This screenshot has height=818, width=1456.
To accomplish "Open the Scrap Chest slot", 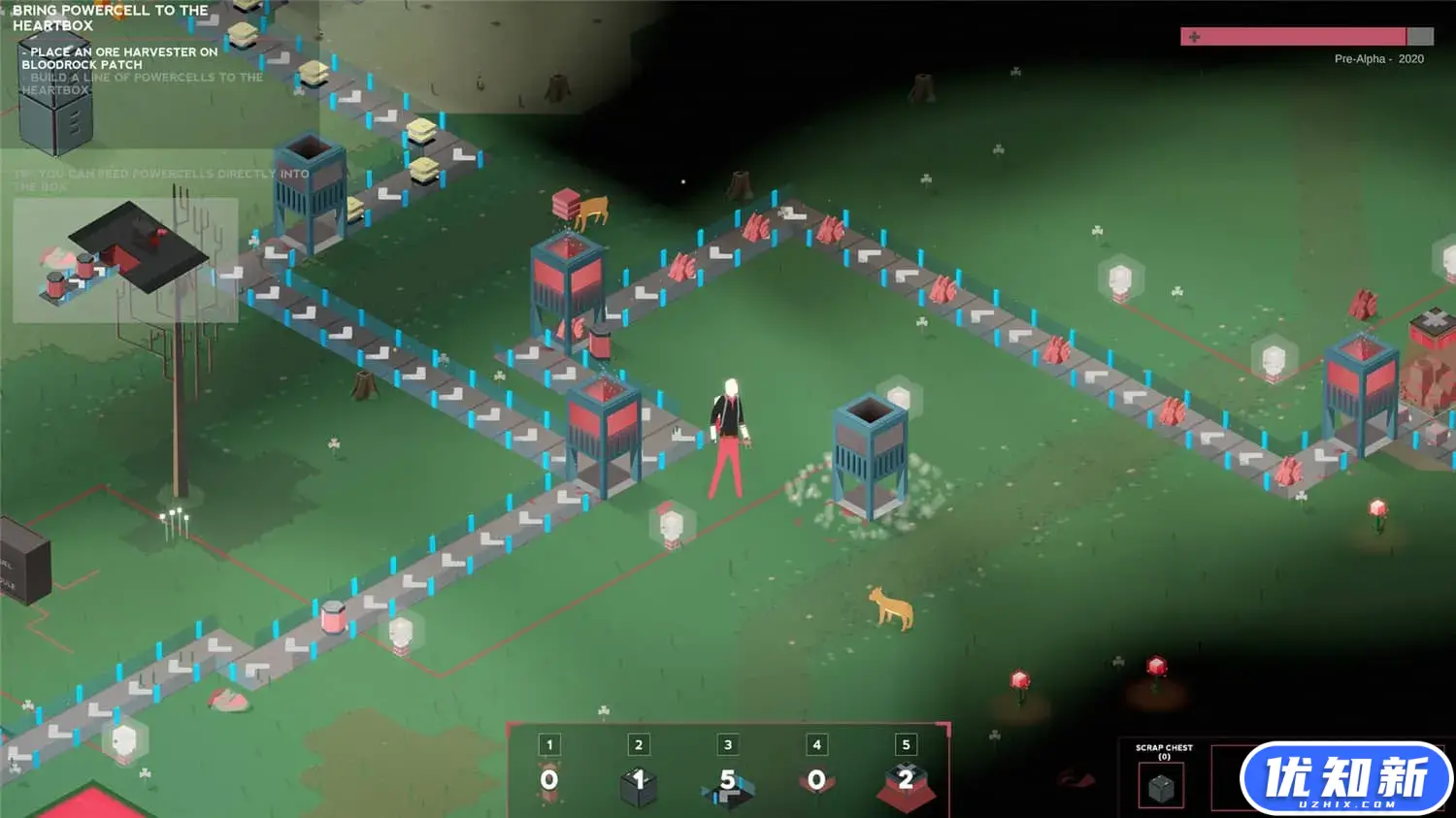I will [x=1161, y=787].
